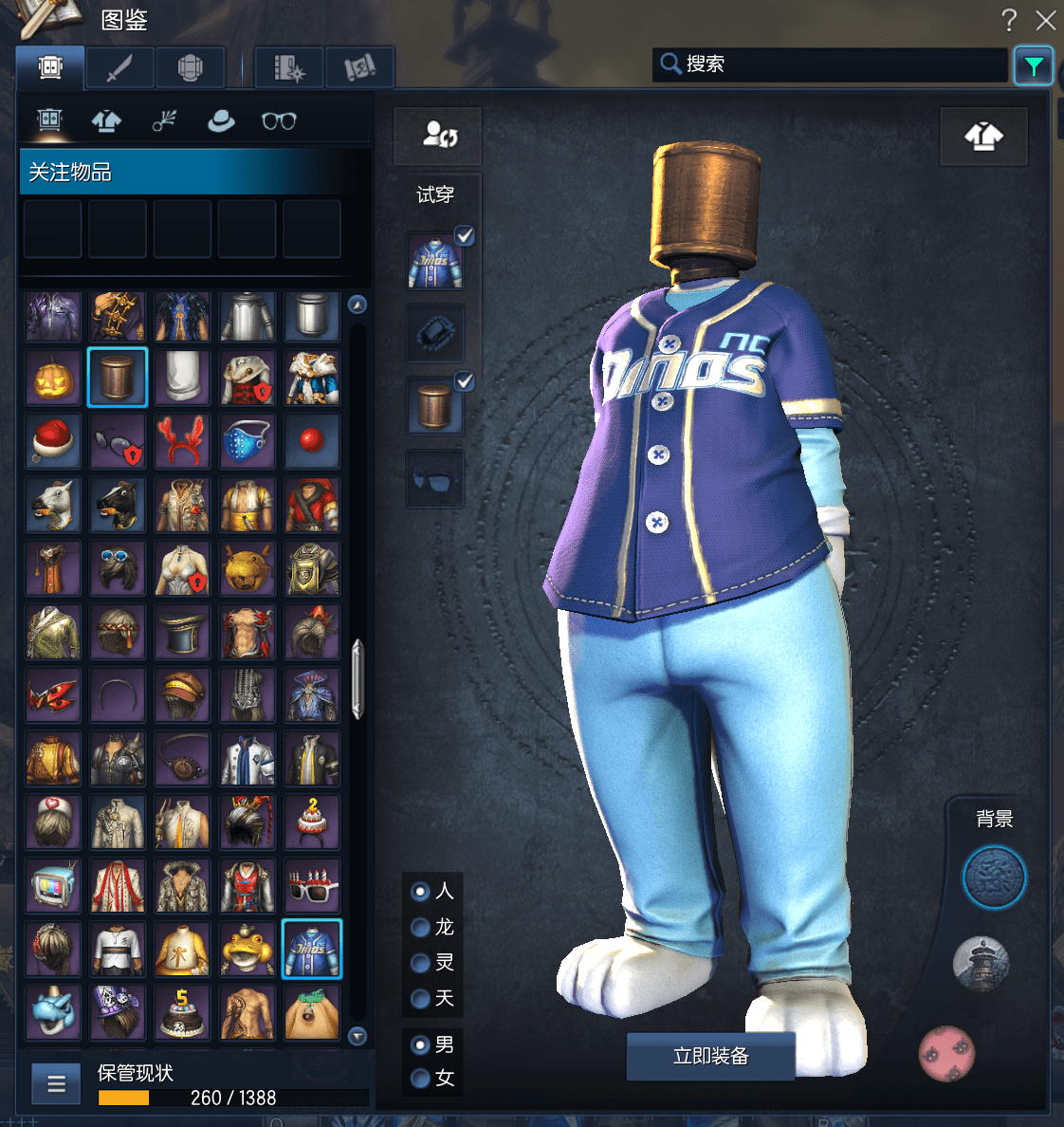
Task: Open the 保管现状 list menu button
Action: pos(56,1083)
